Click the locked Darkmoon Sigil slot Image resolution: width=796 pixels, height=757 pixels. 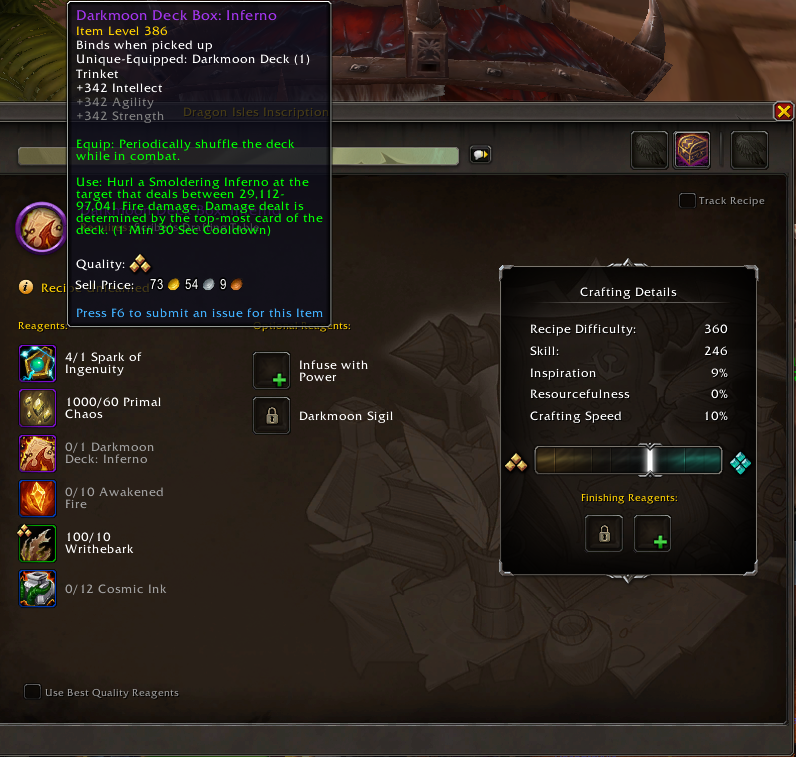(272, 416)
